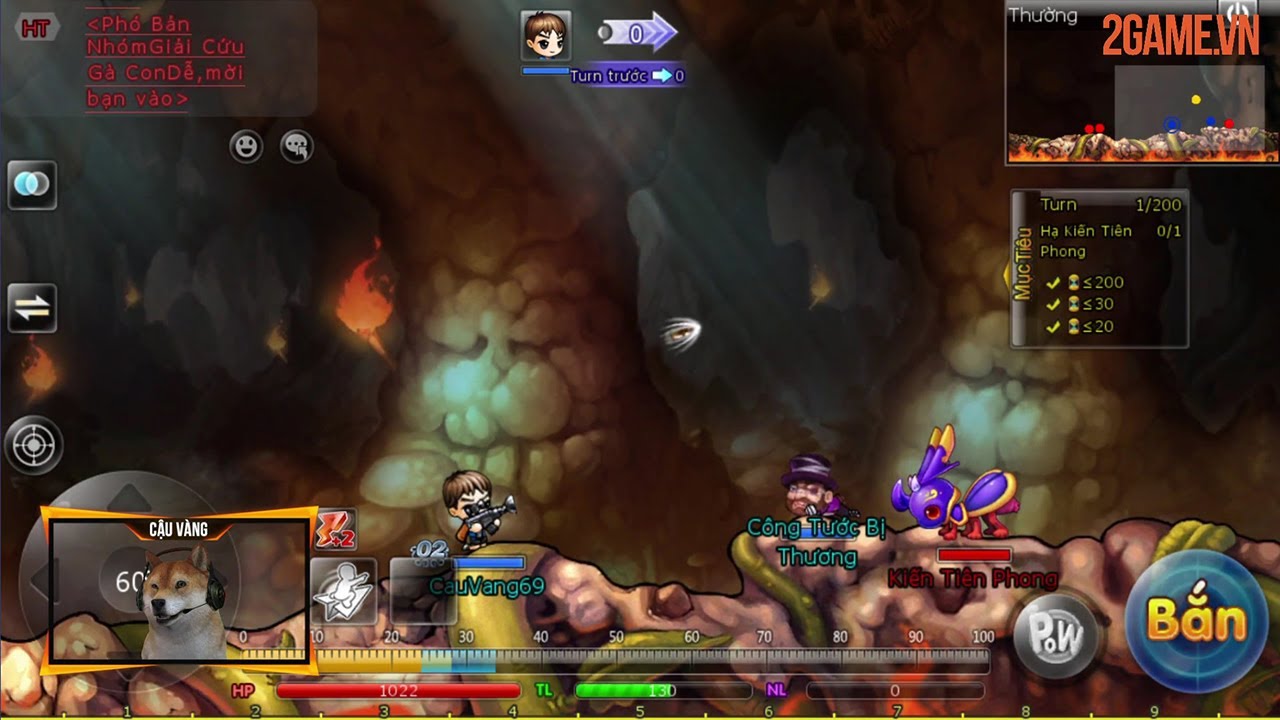Use the red lightning +2 item

point(336,531)
